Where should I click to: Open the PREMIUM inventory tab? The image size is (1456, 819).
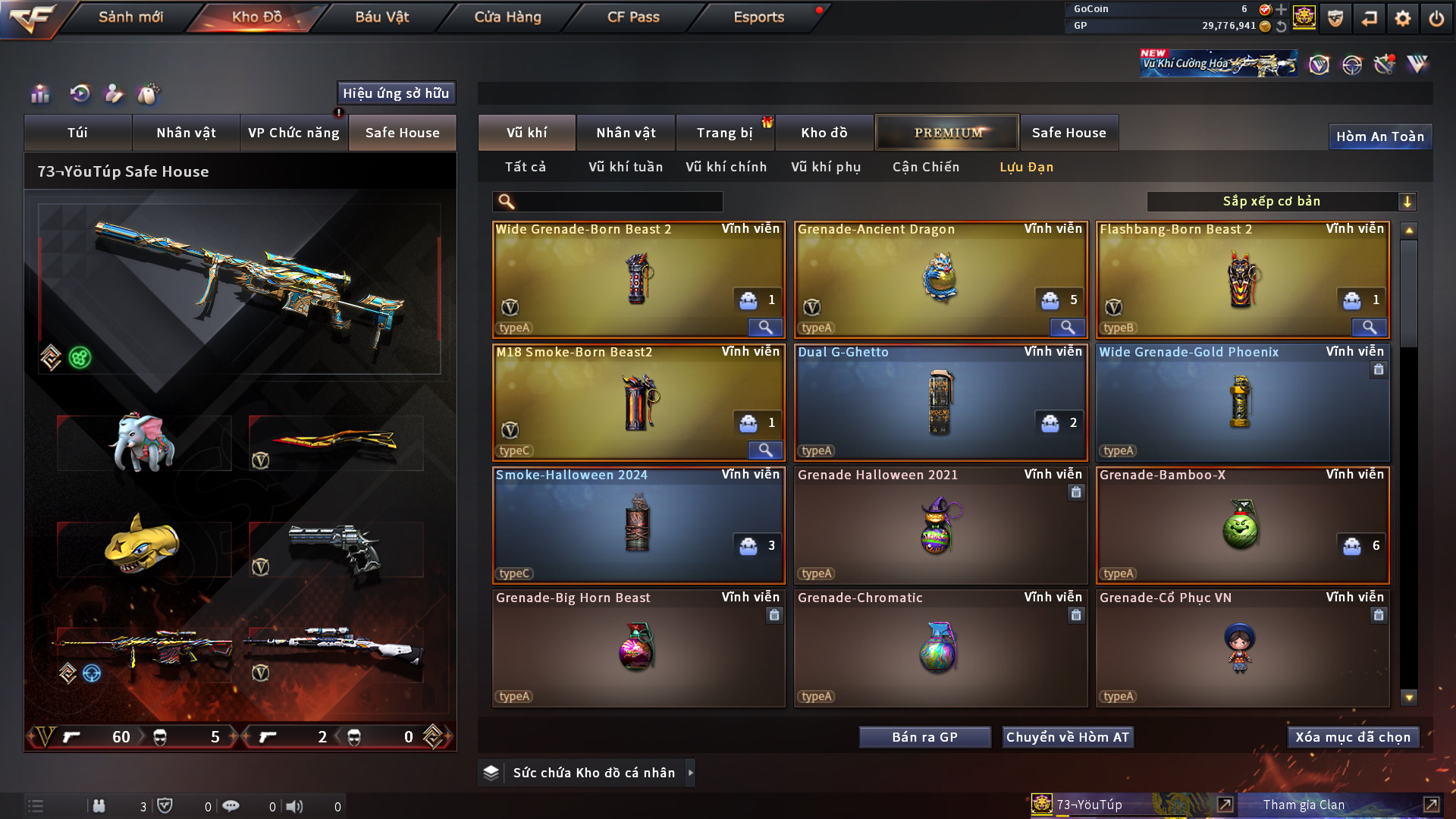click(947, 133)
